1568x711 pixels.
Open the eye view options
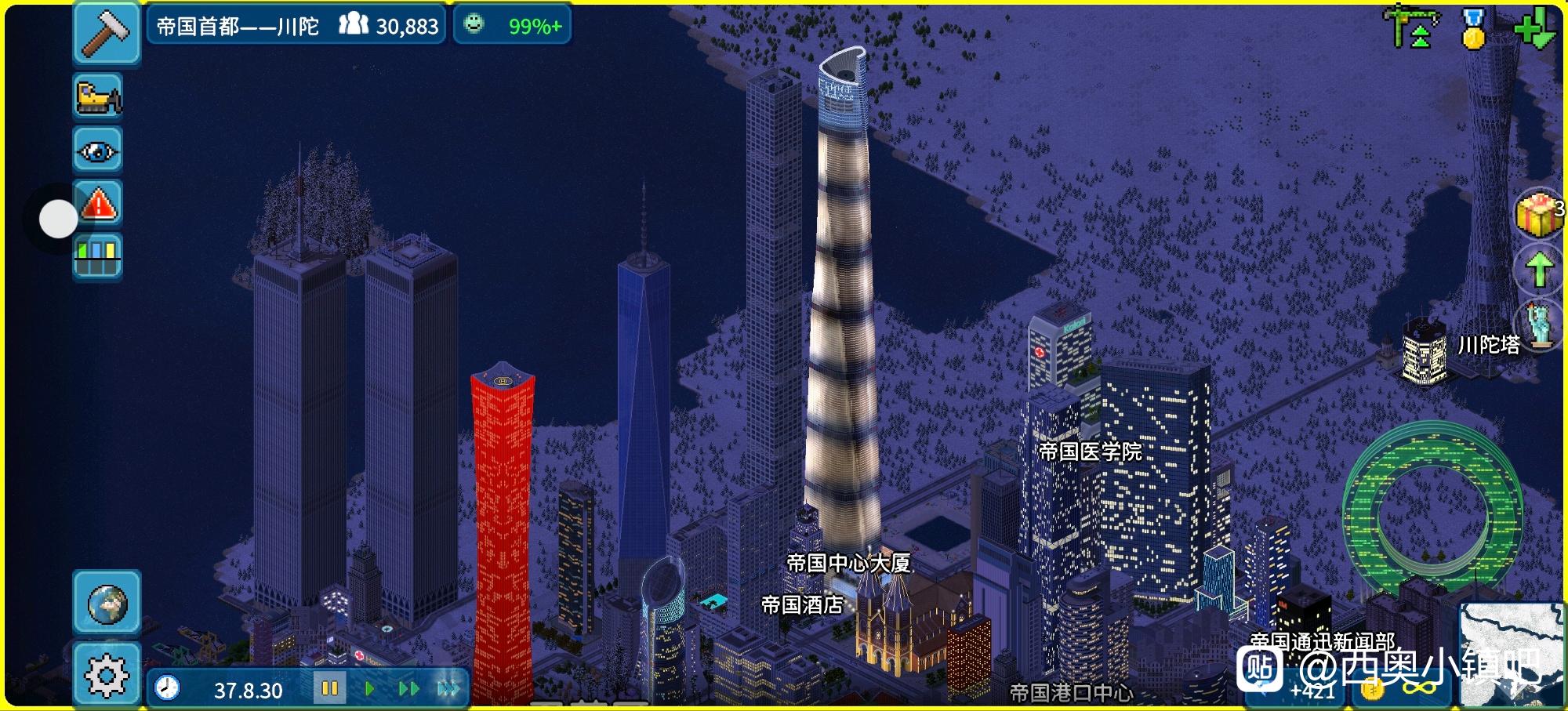[98, 150]
